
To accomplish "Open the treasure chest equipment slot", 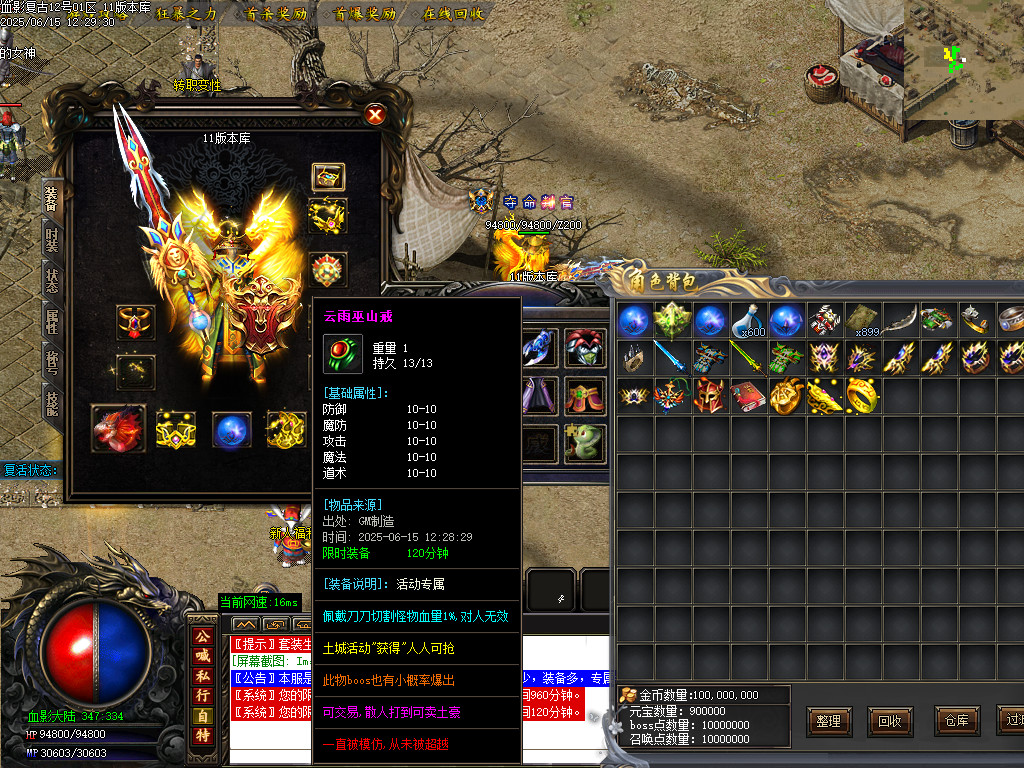I will (x=328, y=178).
